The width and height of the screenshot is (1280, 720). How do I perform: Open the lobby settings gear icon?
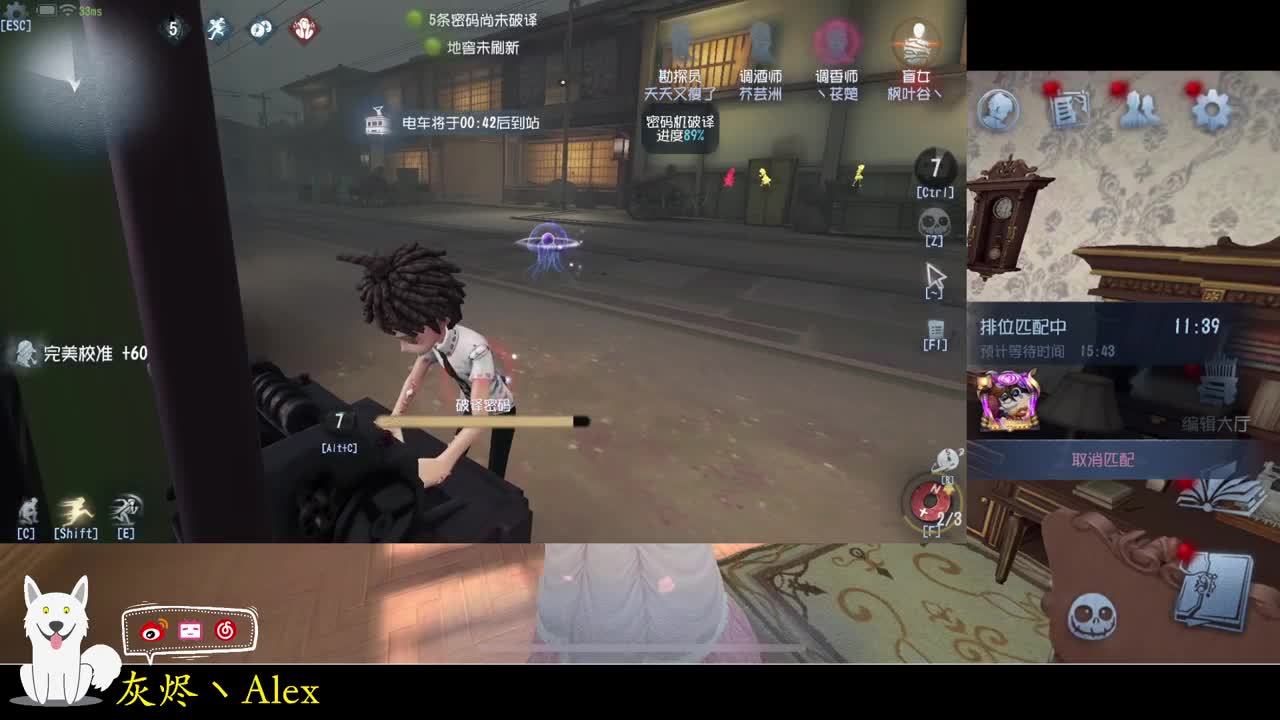pos(1212,110)
